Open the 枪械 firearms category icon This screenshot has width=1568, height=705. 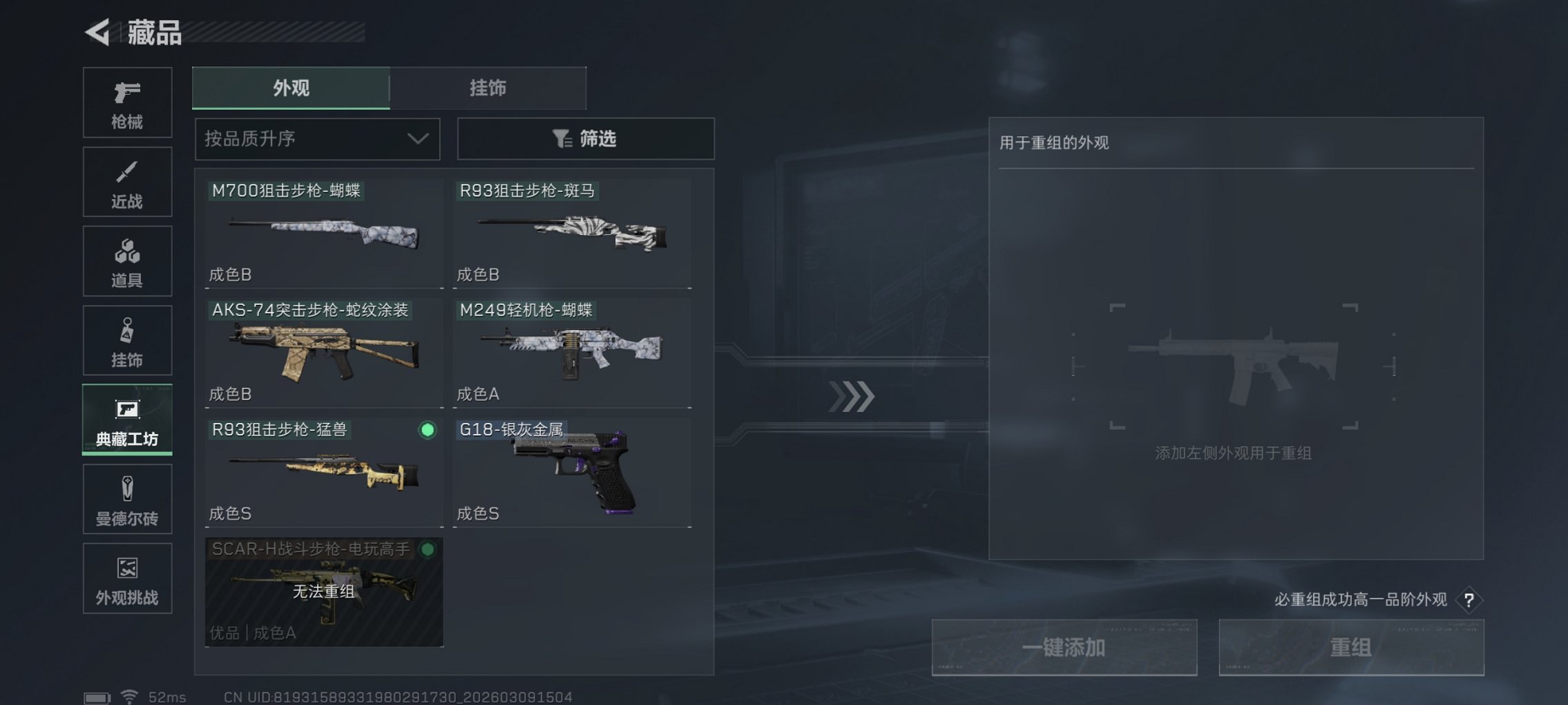pyautogui.click(x=127, y=102)
